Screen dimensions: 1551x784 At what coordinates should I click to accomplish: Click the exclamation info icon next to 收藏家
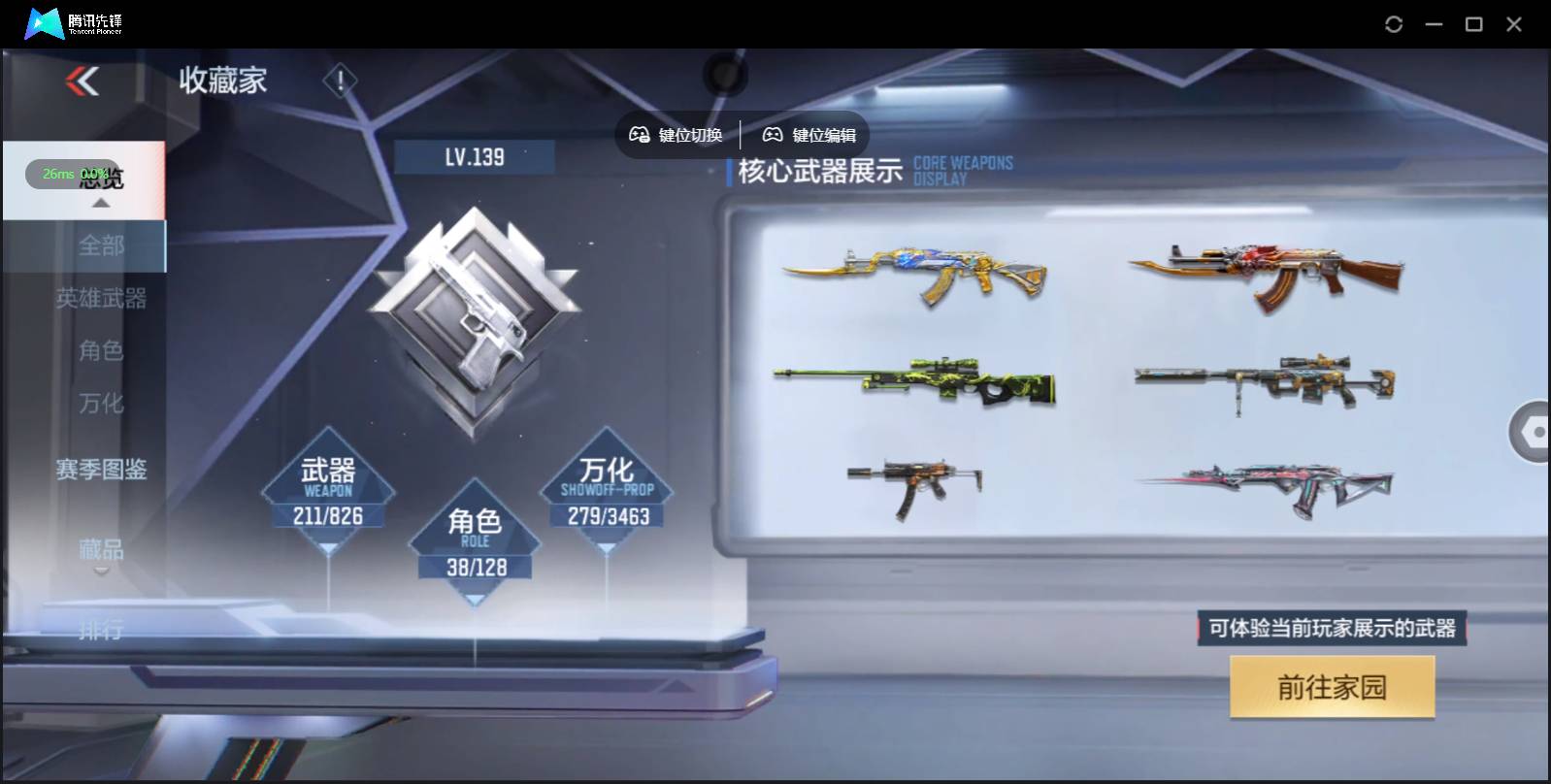[x=339, y=82]
